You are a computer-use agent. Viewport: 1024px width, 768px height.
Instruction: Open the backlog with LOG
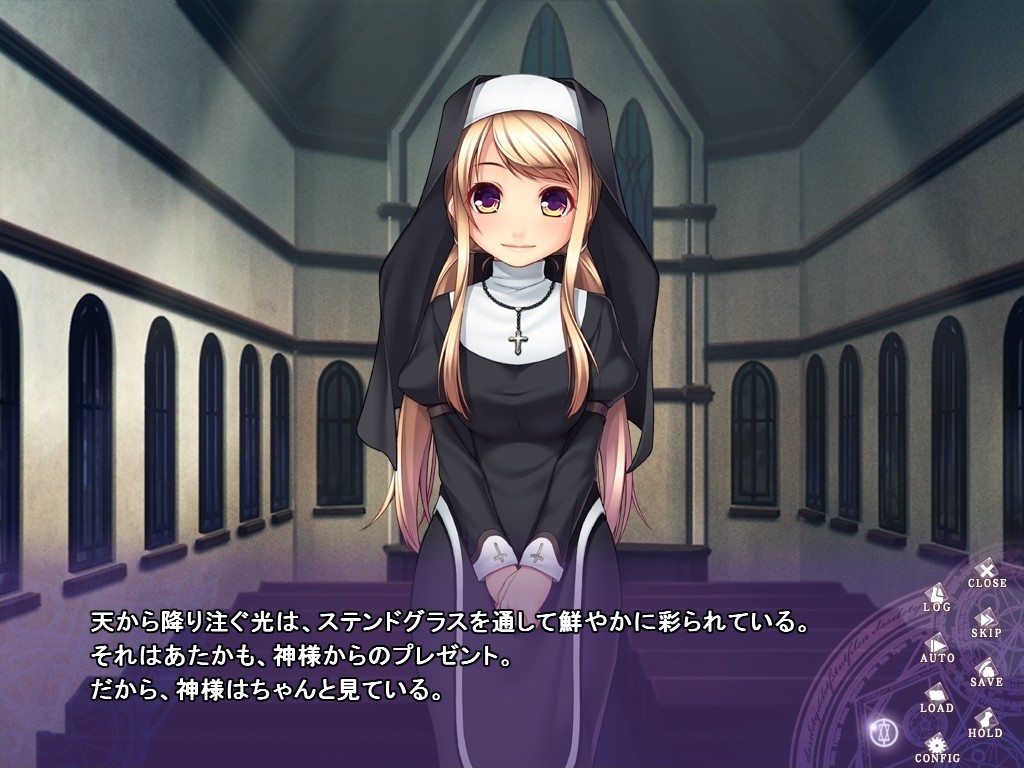(x=936, y=597)
